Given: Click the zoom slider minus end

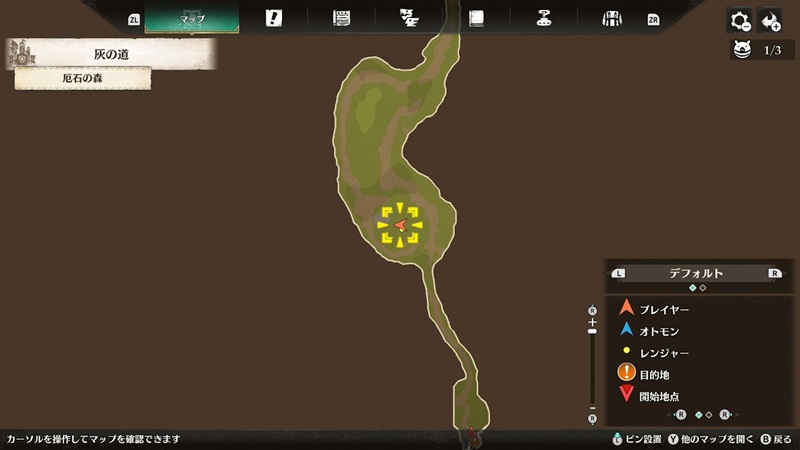Looking at the screenshot, I should click(x=592, y=407).
